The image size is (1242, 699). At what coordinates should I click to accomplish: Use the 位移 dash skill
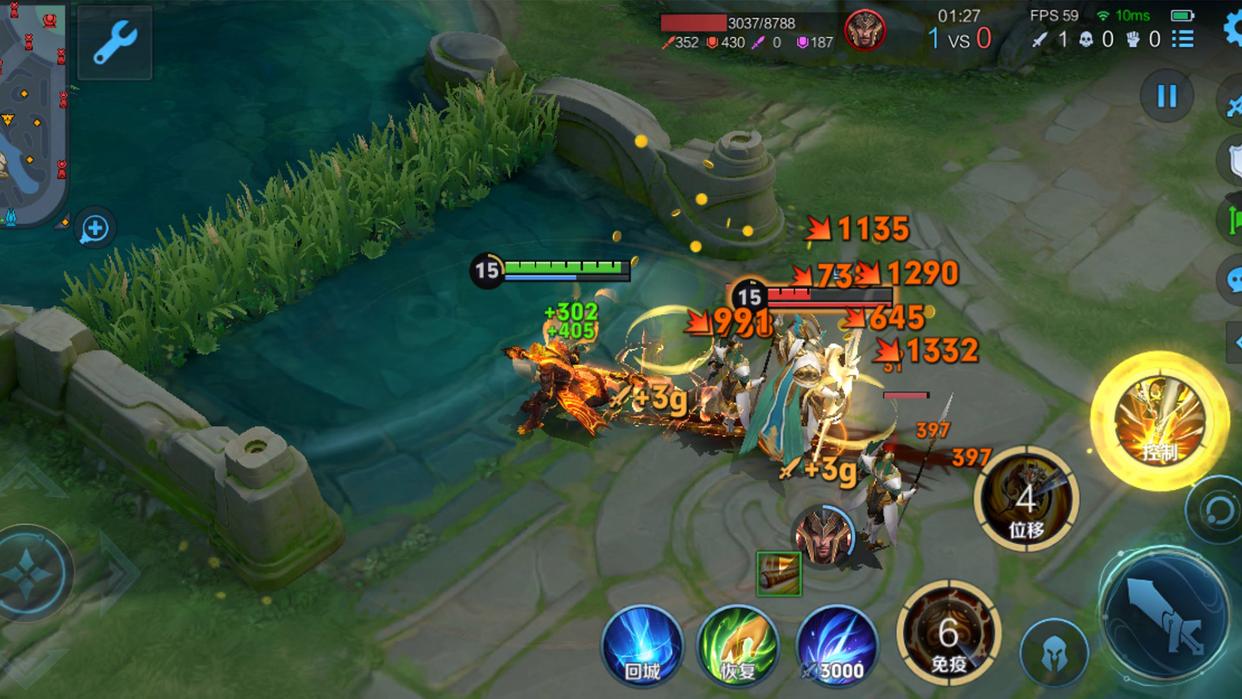click(1026, 500)
